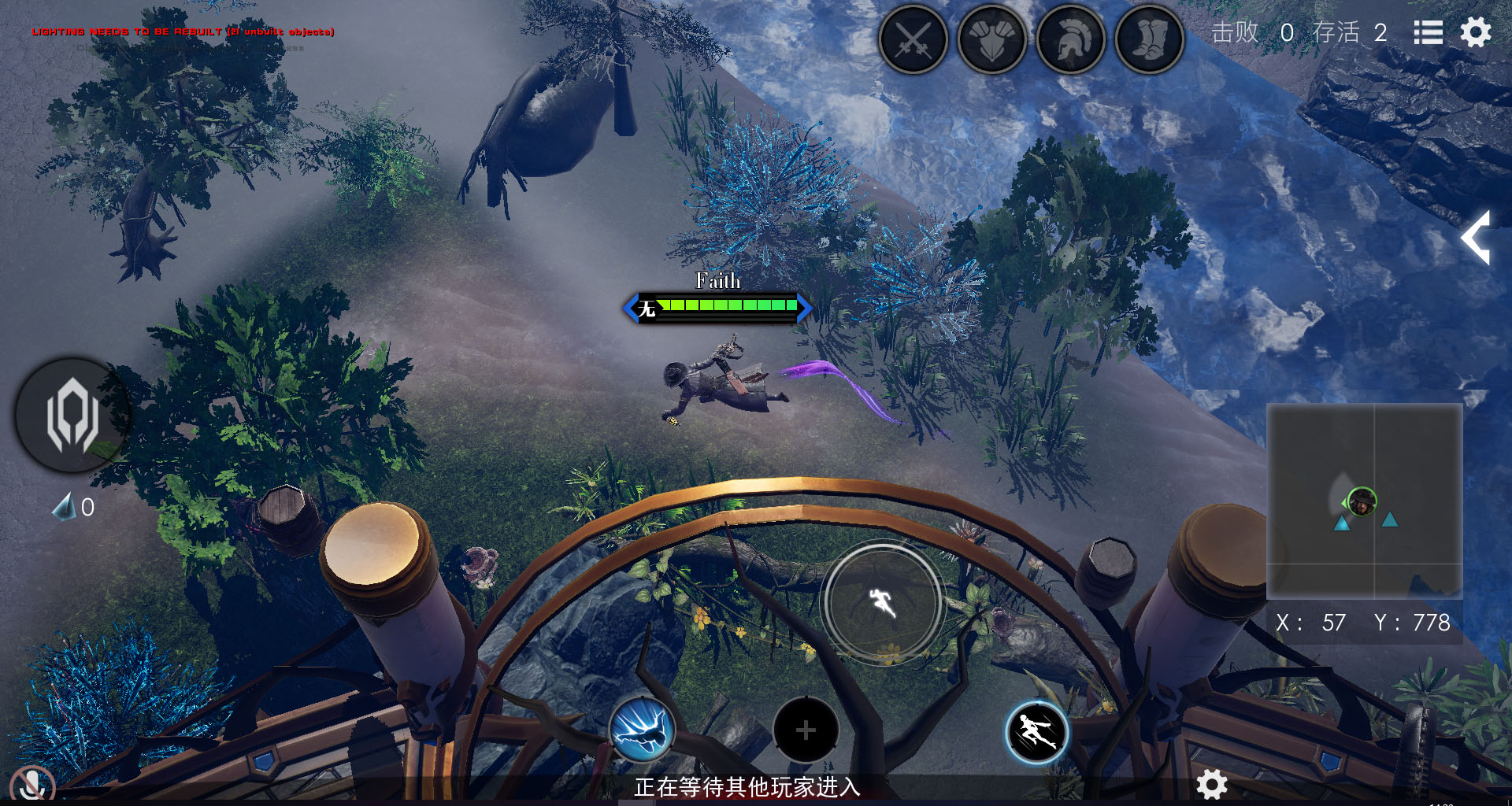Activate the blue lightning skill
The height and width of the screenshot is (806, 1512).
tap(642, 730)
